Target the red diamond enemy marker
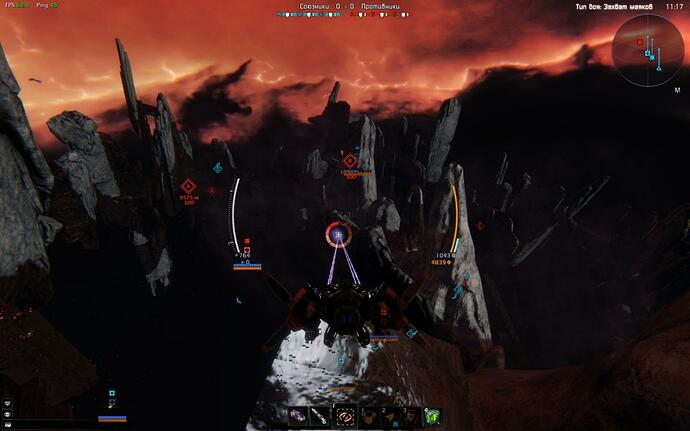 350,160
